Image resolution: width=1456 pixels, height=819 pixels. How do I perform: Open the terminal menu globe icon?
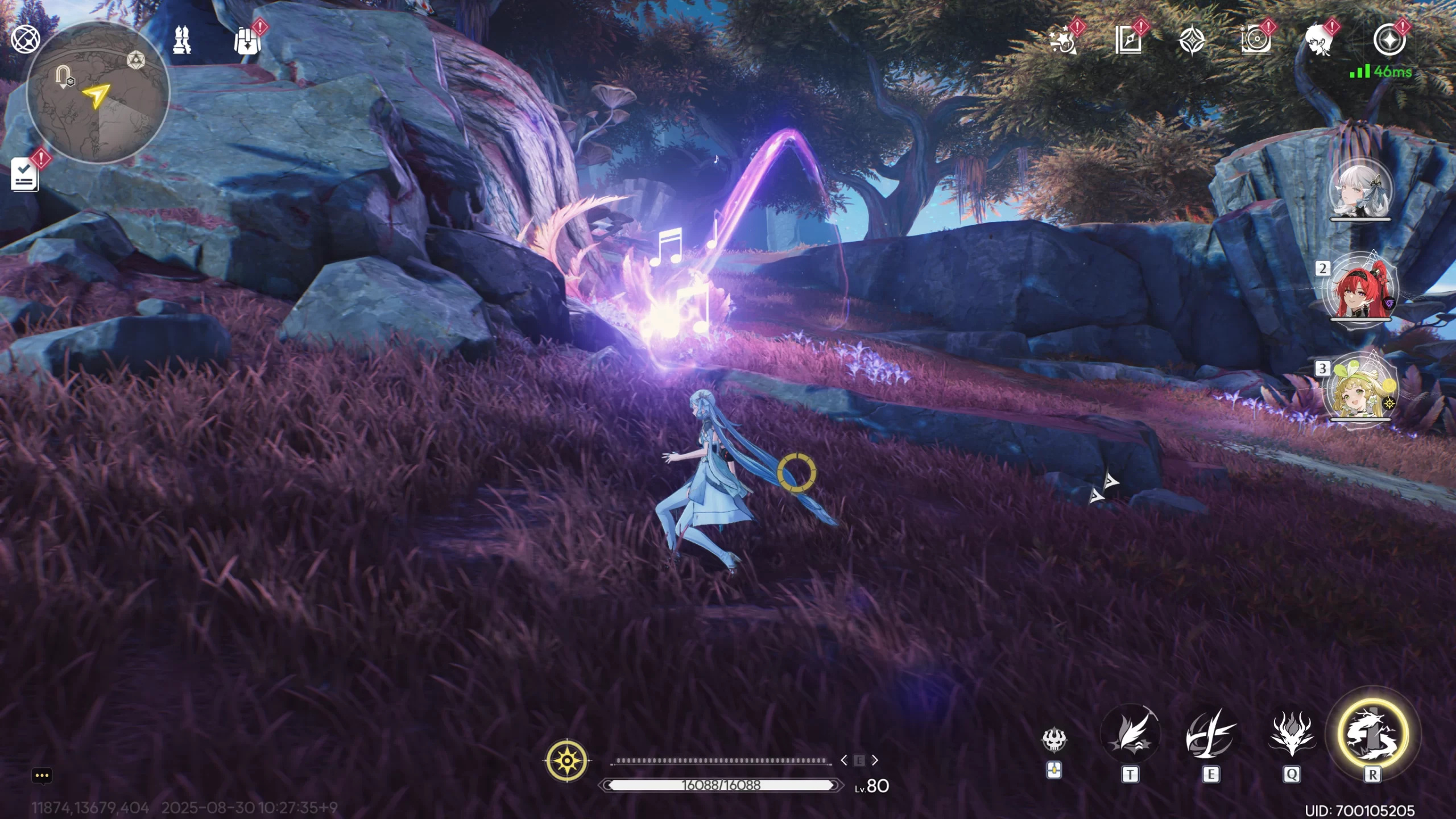(x=26, y=40)
